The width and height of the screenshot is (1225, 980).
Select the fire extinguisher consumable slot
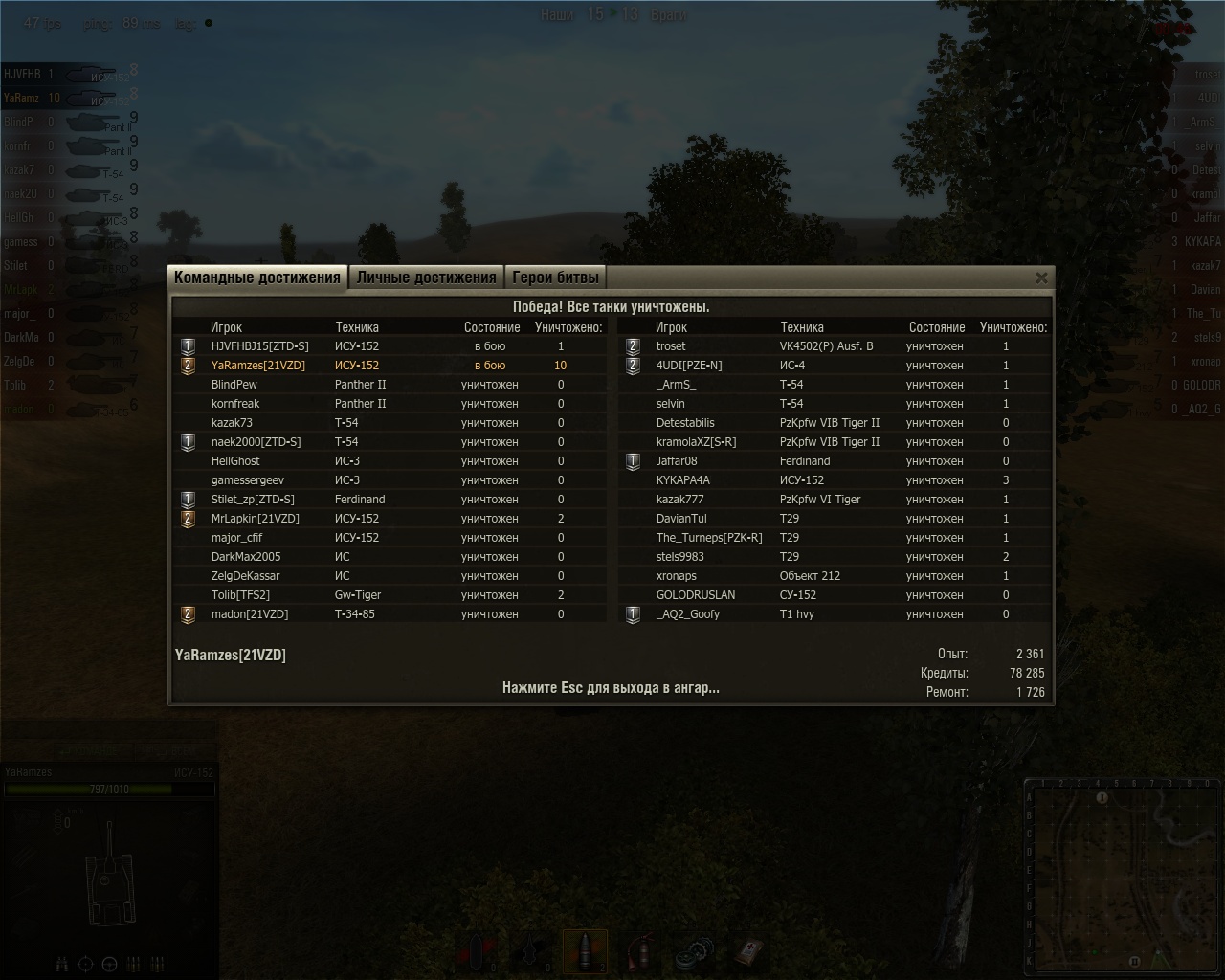click(640, 952)
